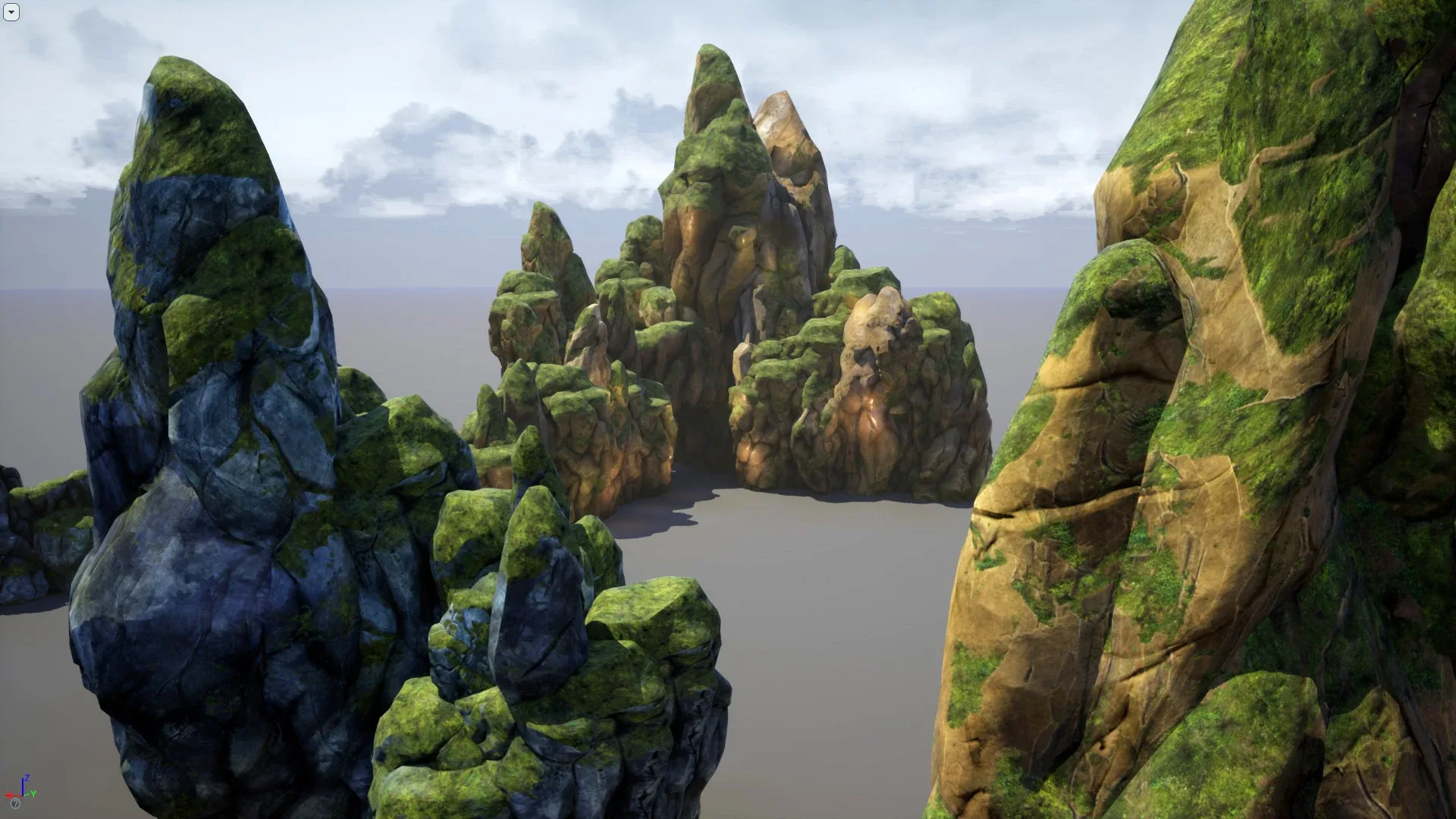Click the green Y axis on the gizmo

tap(27, 795)
